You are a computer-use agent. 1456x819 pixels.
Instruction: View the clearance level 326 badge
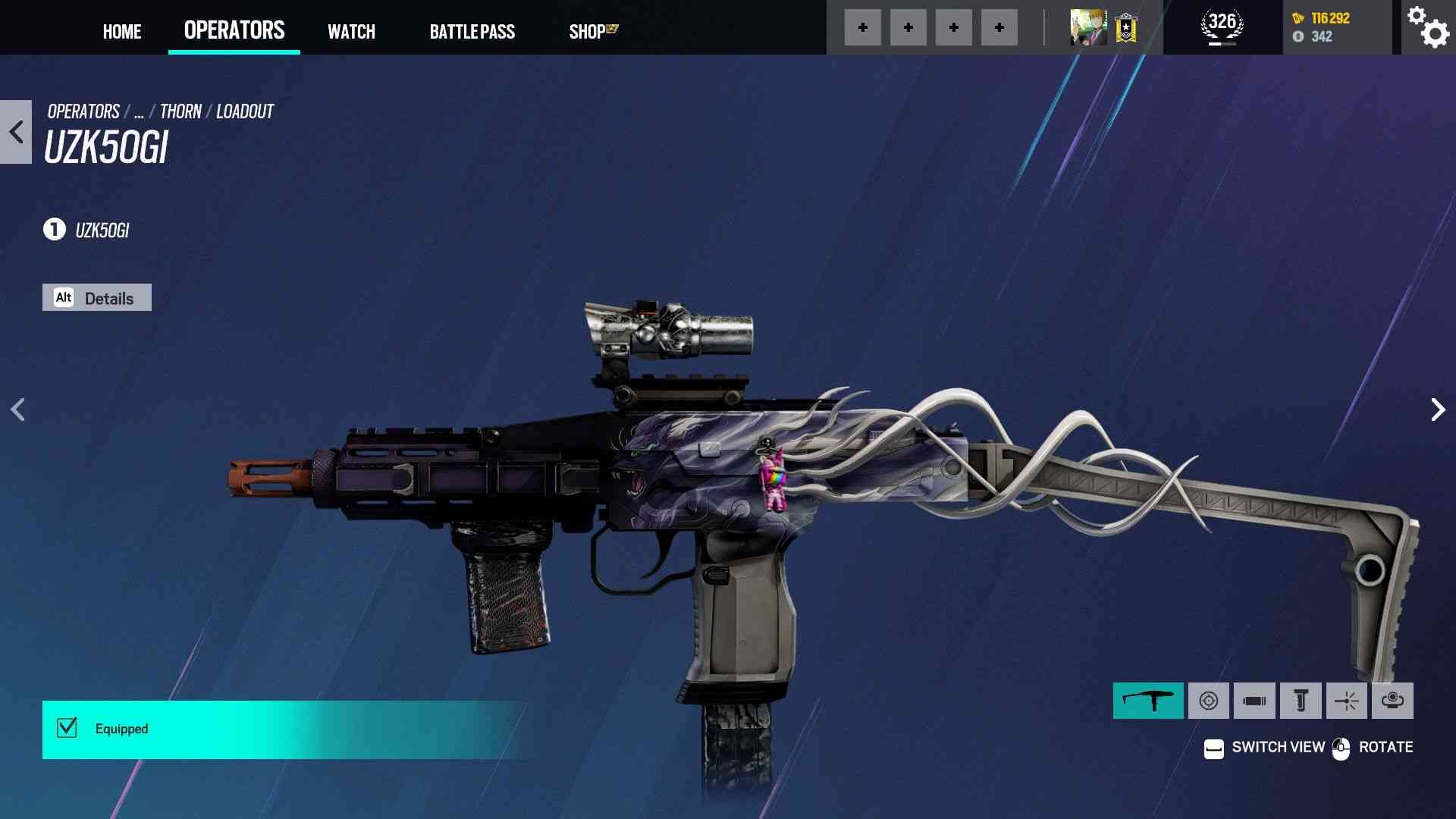click(1222, 27)
